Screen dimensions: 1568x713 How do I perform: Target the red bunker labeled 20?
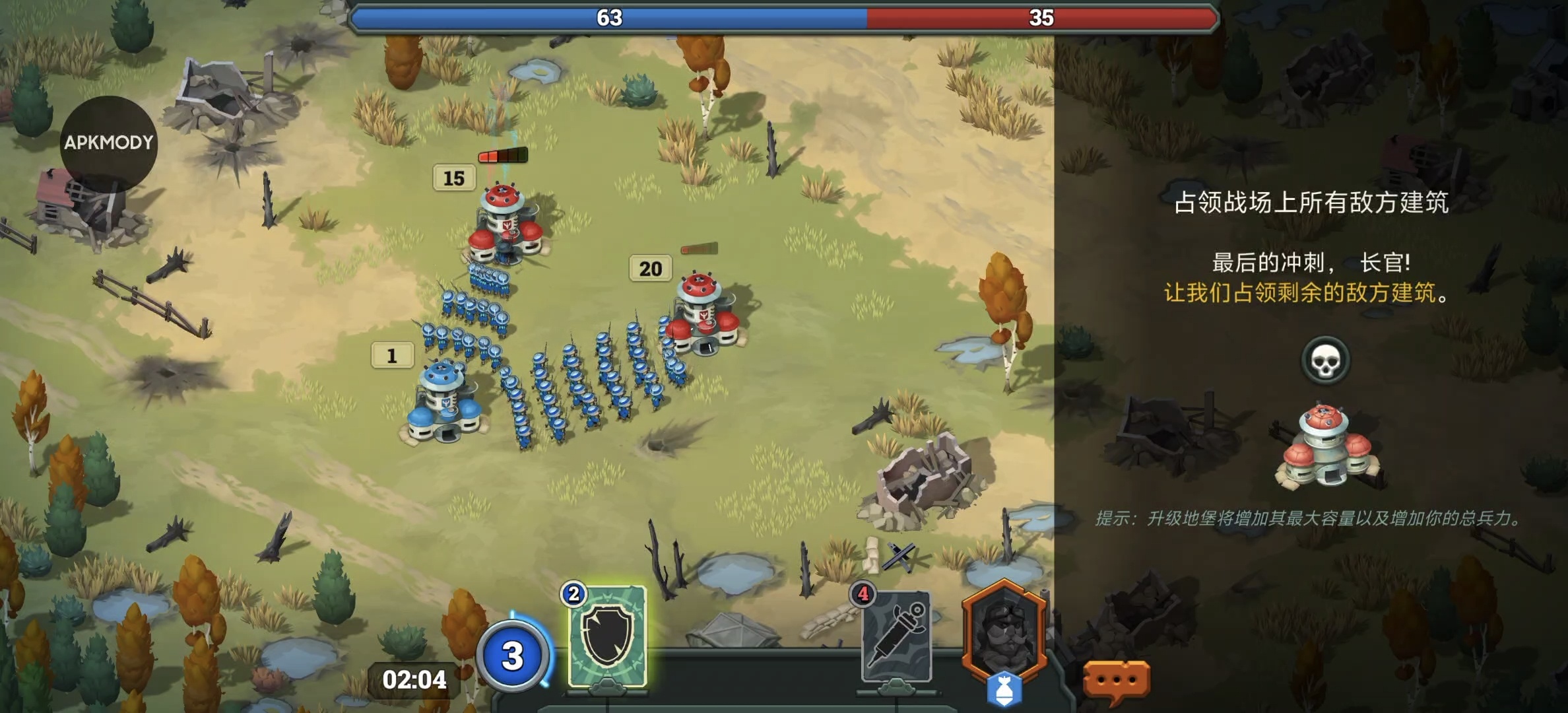pyautogui.click(x=703, y=313)
